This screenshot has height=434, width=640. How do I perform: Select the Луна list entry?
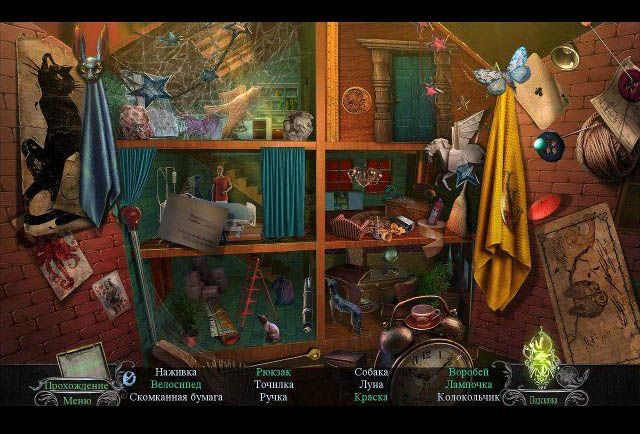pos(371,384)
